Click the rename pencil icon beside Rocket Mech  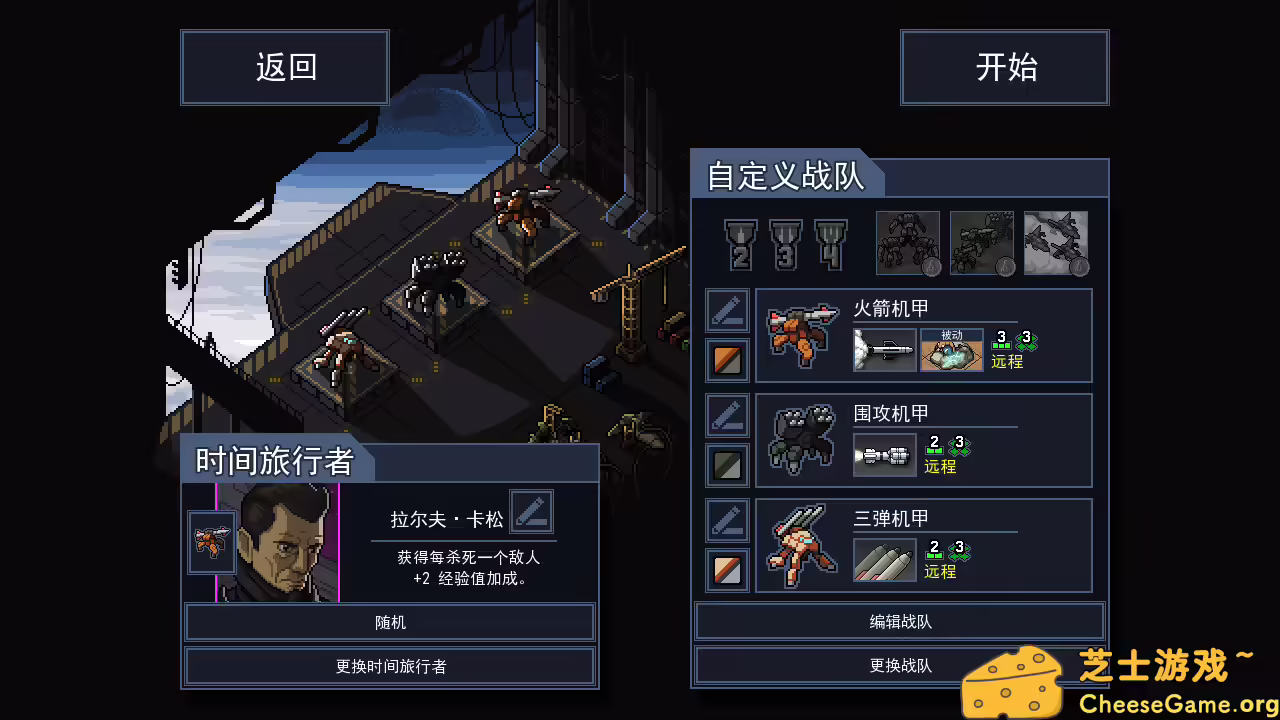pyautogui.click(x=727, y=310)
